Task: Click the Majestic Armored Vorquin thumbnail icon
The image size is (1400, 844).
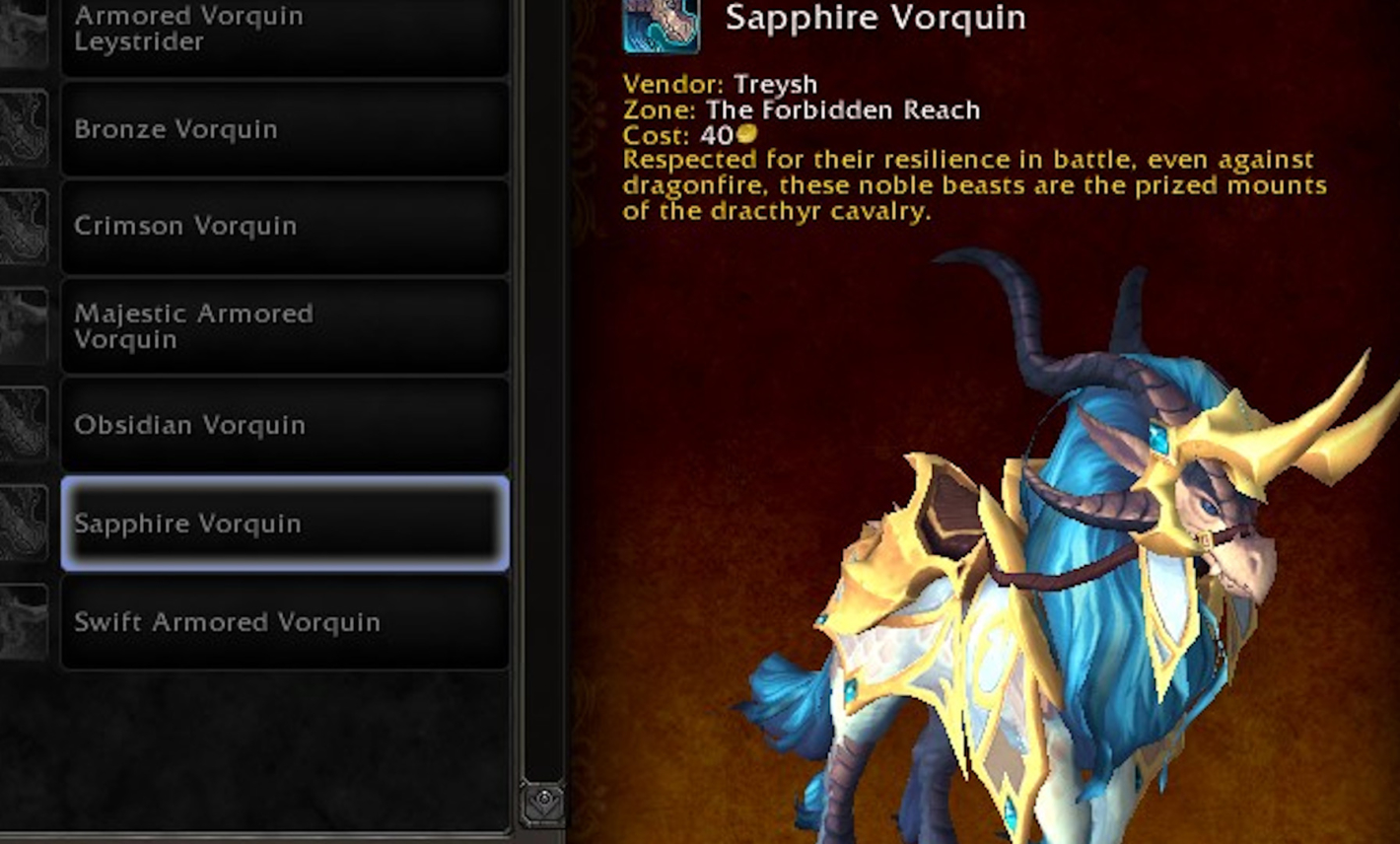Action: pyautogui.click(x=25, y=325)
